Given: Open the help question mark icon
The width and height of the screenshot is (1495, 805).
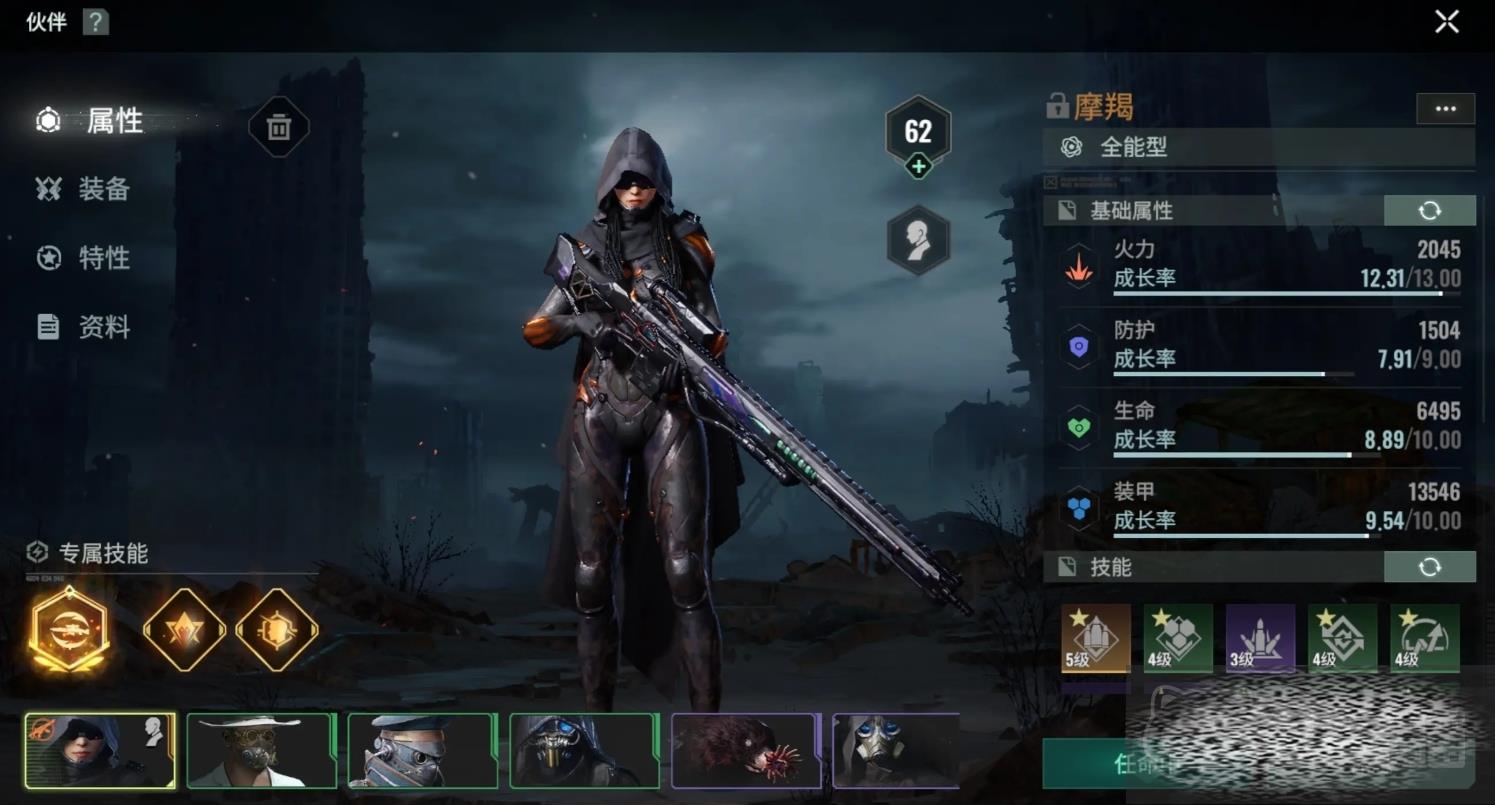Looking at the screenshot, I should coord(95,21).
